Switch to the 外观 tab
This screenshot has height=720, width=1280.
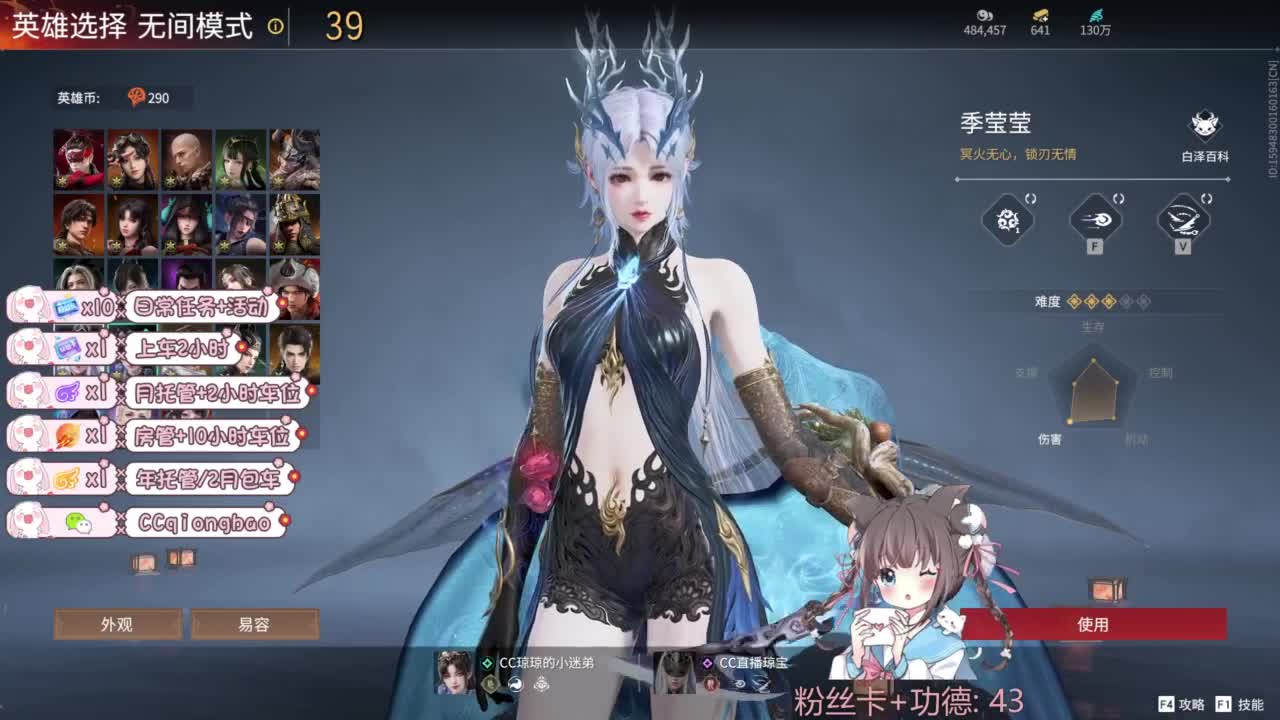118,624
